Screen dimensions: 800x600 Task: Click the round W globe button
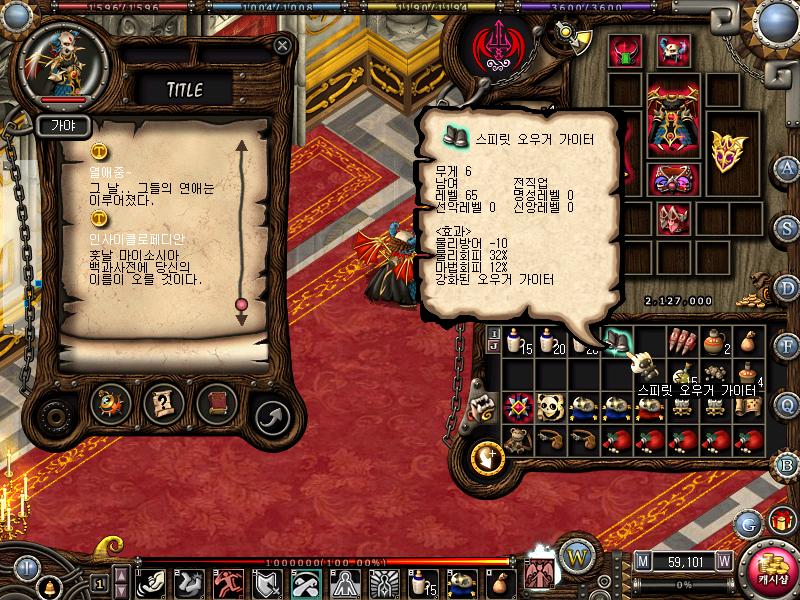point(575,555)
